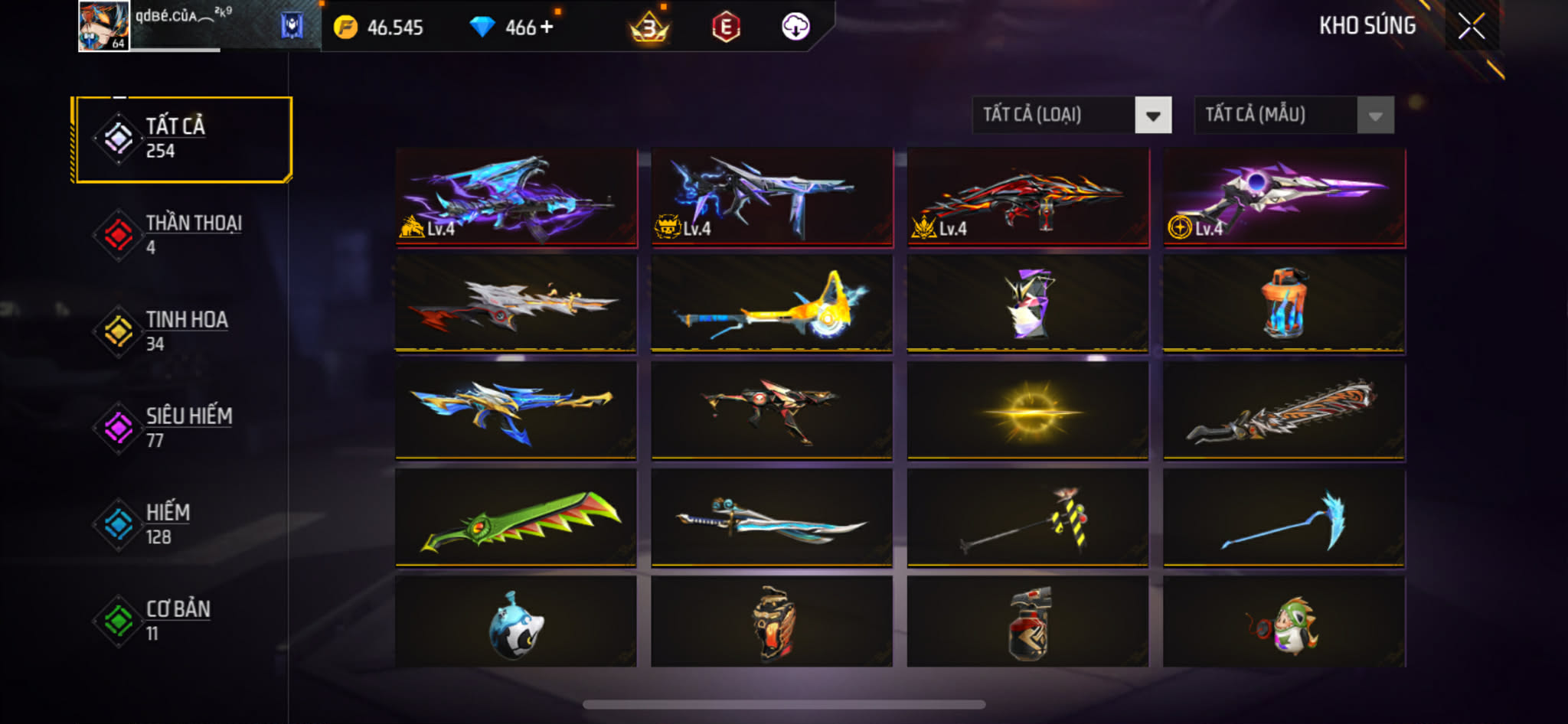
Task: Switch to the Thần Thoại rarity tab
Action: [182, 235]
